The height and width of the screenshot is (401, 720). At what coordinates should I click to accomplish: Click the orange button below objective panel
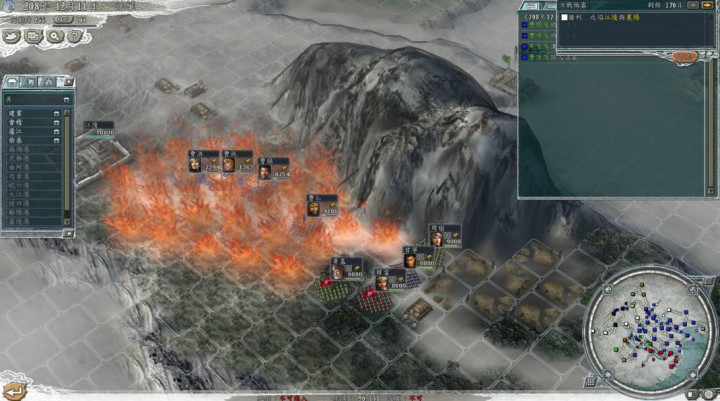[x=684, y=57]
